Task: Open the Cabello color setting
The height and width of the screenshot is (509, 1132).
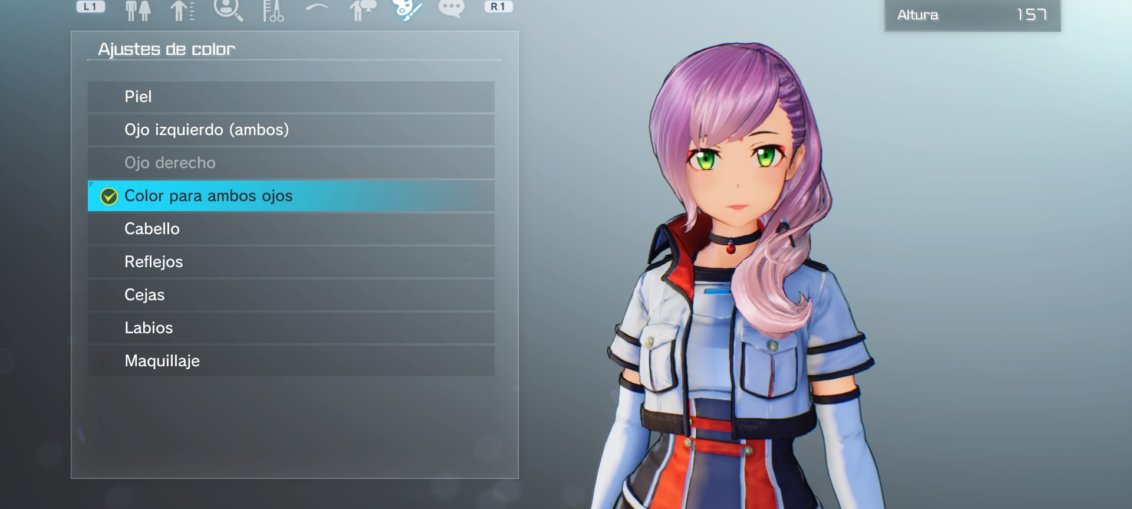Action: [290, 229]
